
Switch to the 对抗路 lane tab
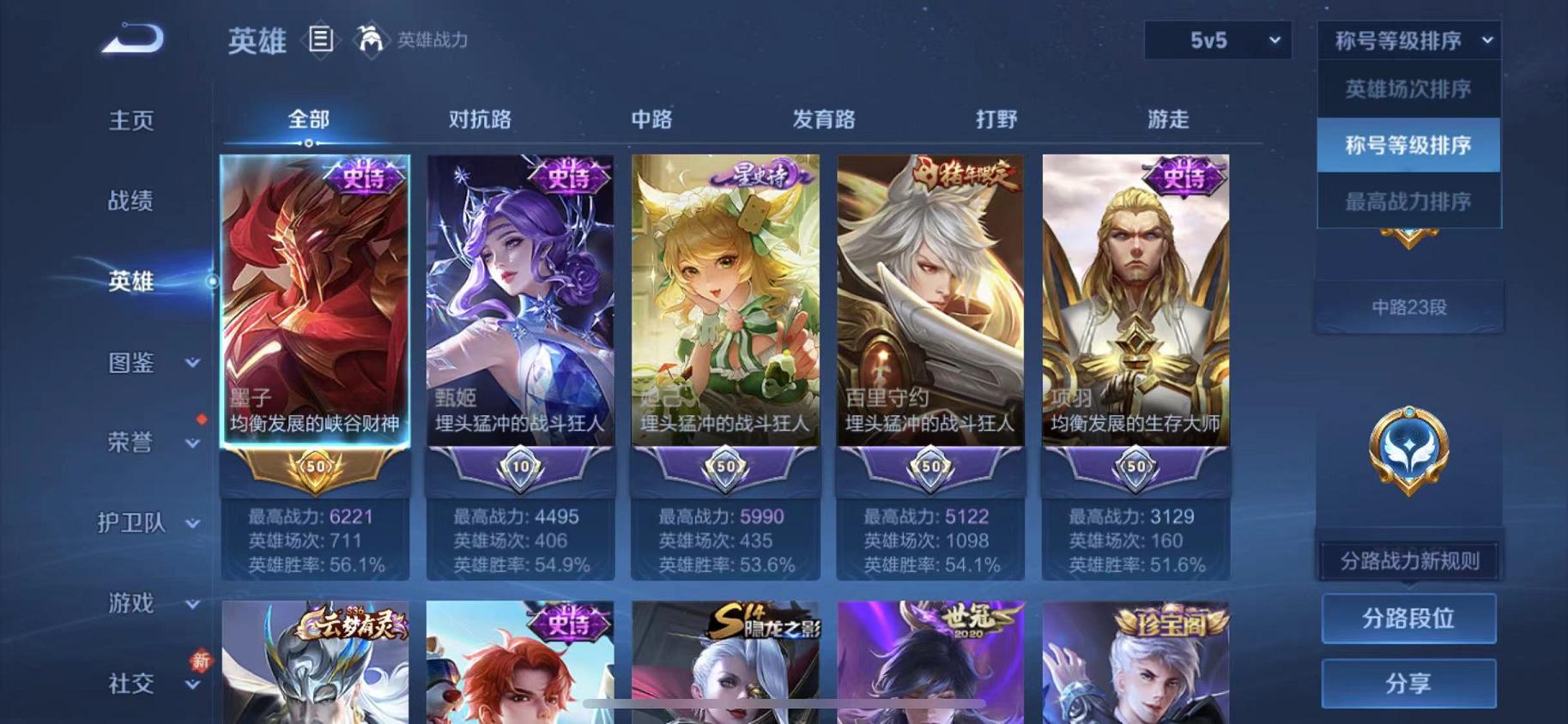[x=478, y=120]
